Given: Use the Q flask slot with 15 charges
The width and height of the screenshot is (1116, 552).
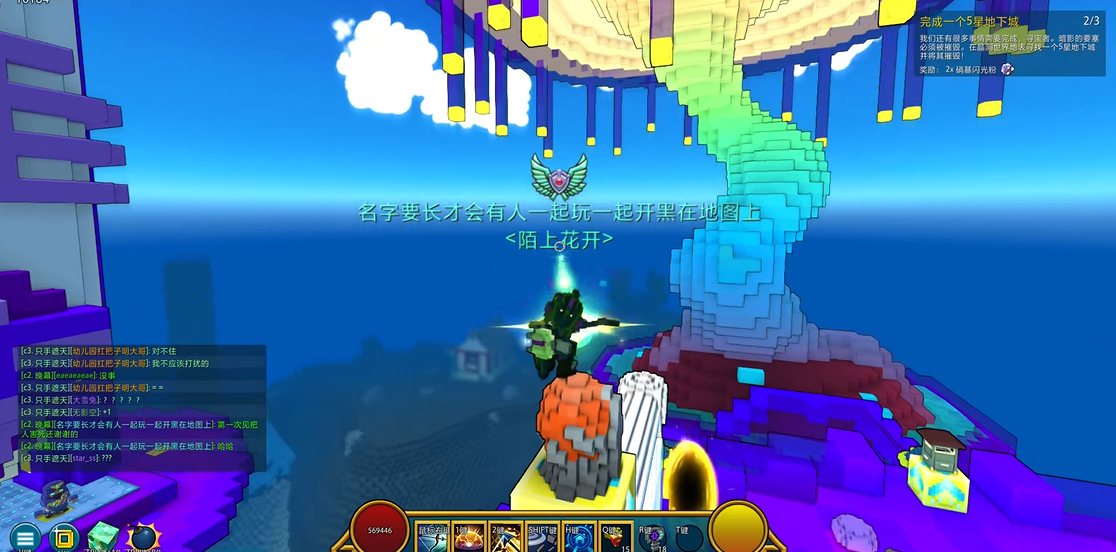Looking at the screenshot, I should (x=614, y=538).
